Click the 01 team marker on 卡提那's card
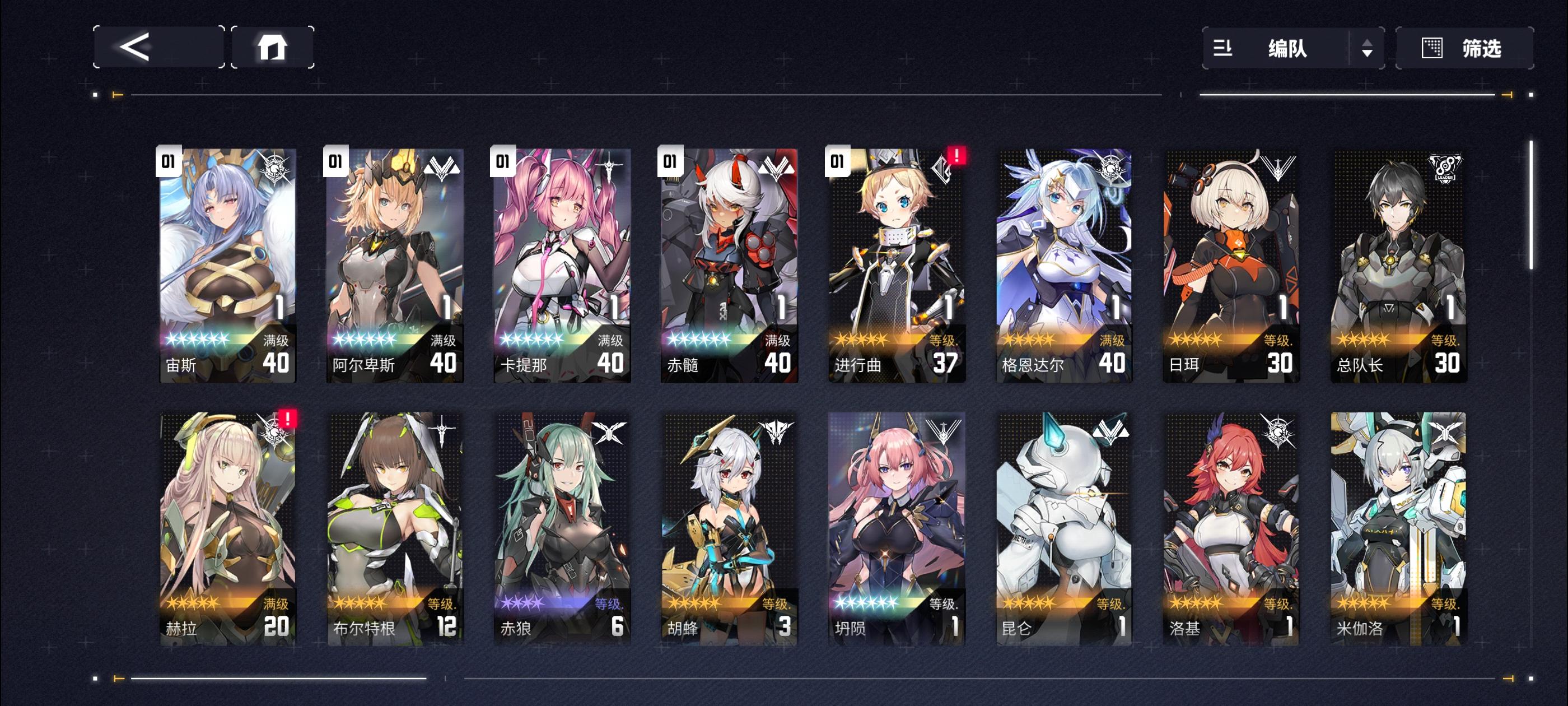Screen dimensions: 1568x706 click(x=502, y=161)
